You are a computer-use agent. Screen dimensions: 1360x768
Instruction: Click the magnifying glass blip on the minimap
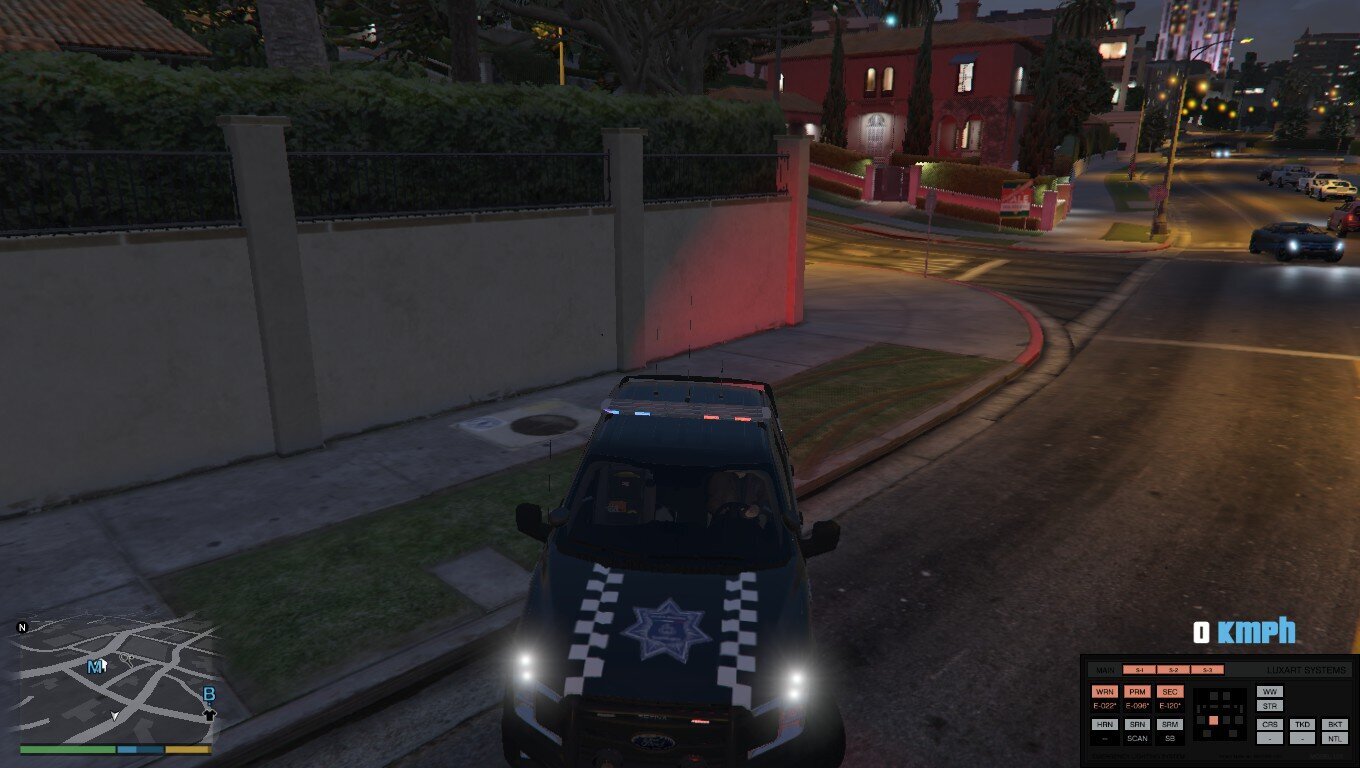126,659
